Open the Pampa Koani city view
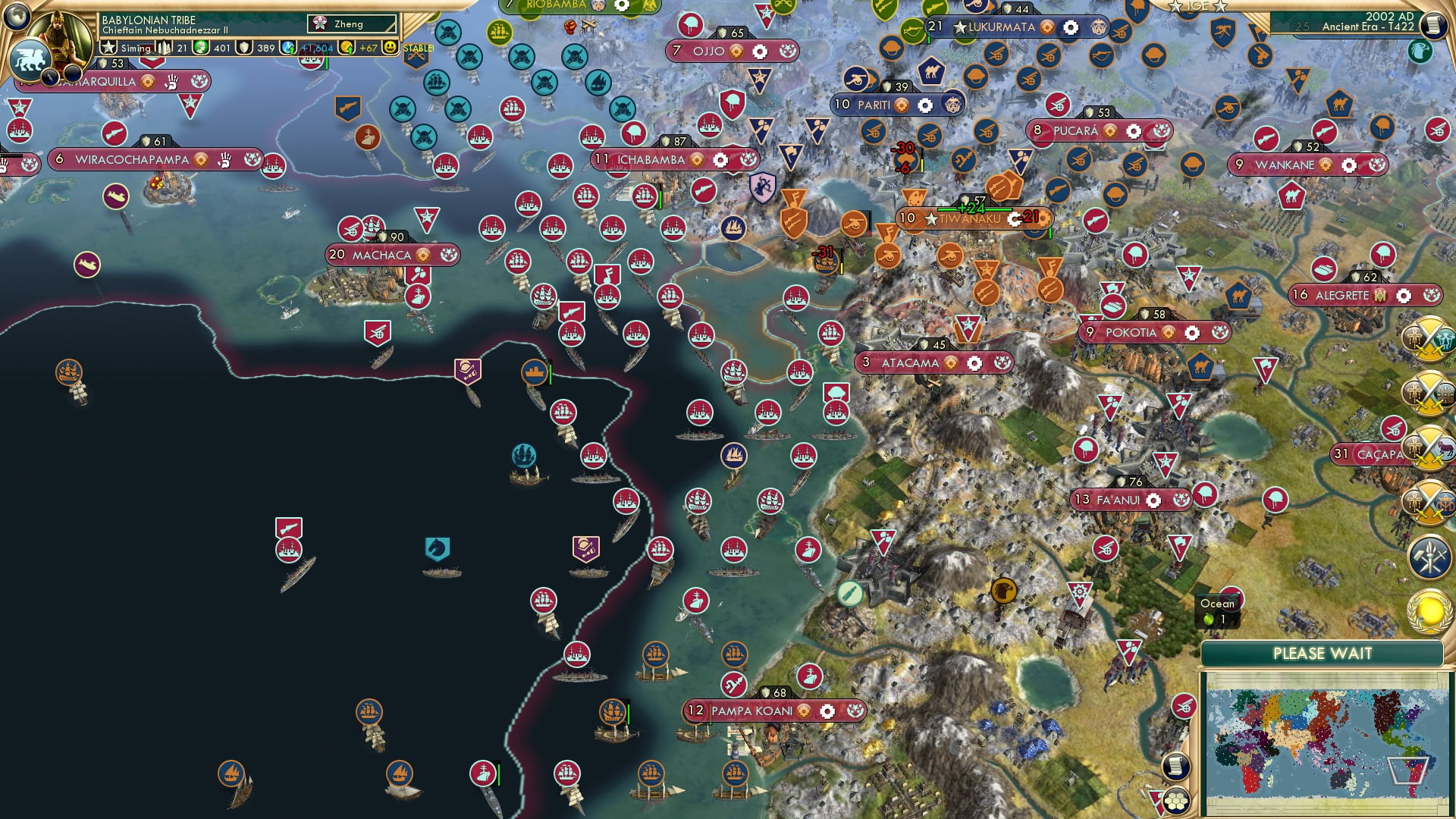Viewport: 1456px width, 819px height. pyautogui.click(x=751, y=711)
